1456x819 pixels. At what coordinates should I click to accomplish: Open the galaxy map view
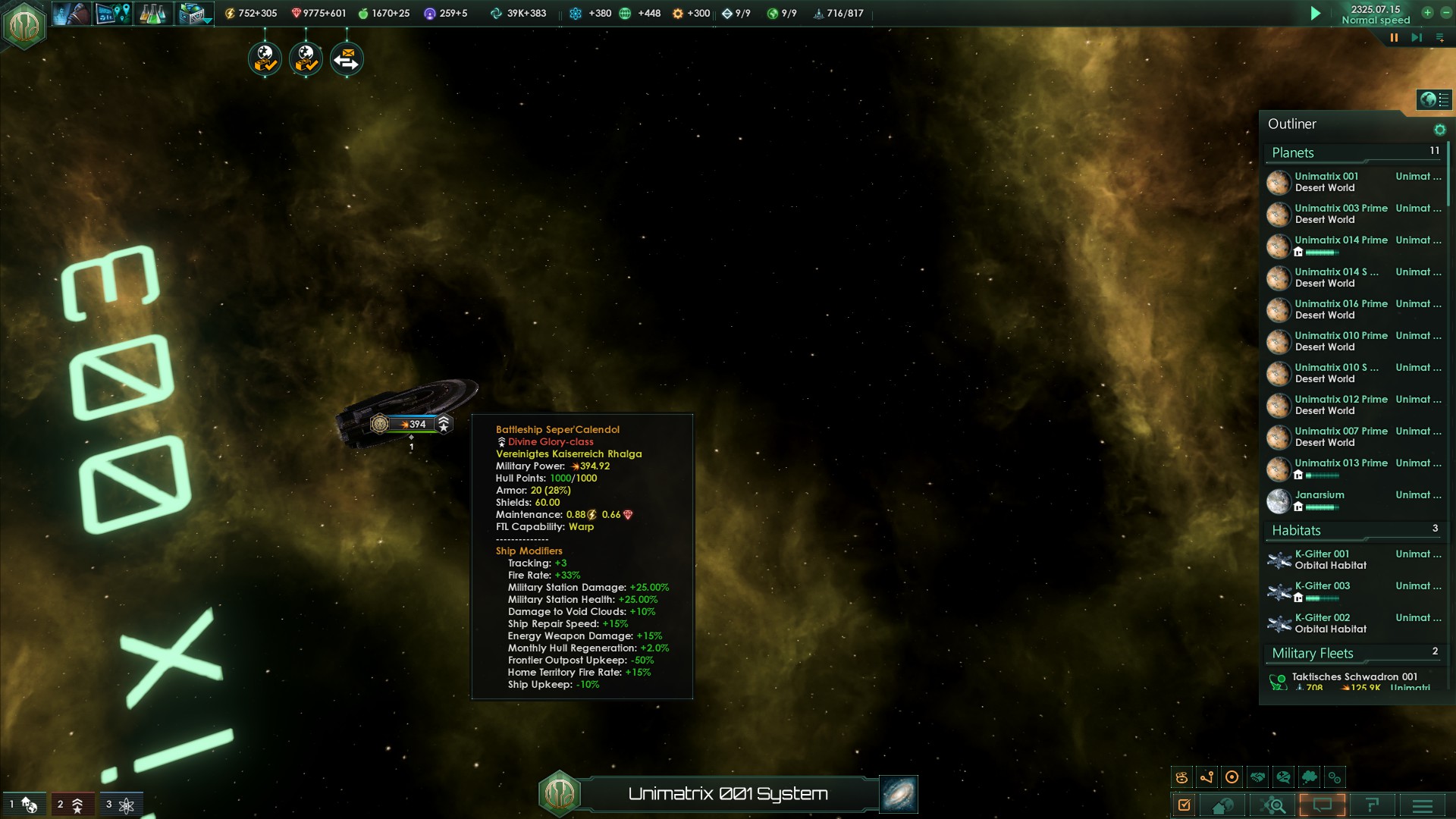click(x=899, y=794)
